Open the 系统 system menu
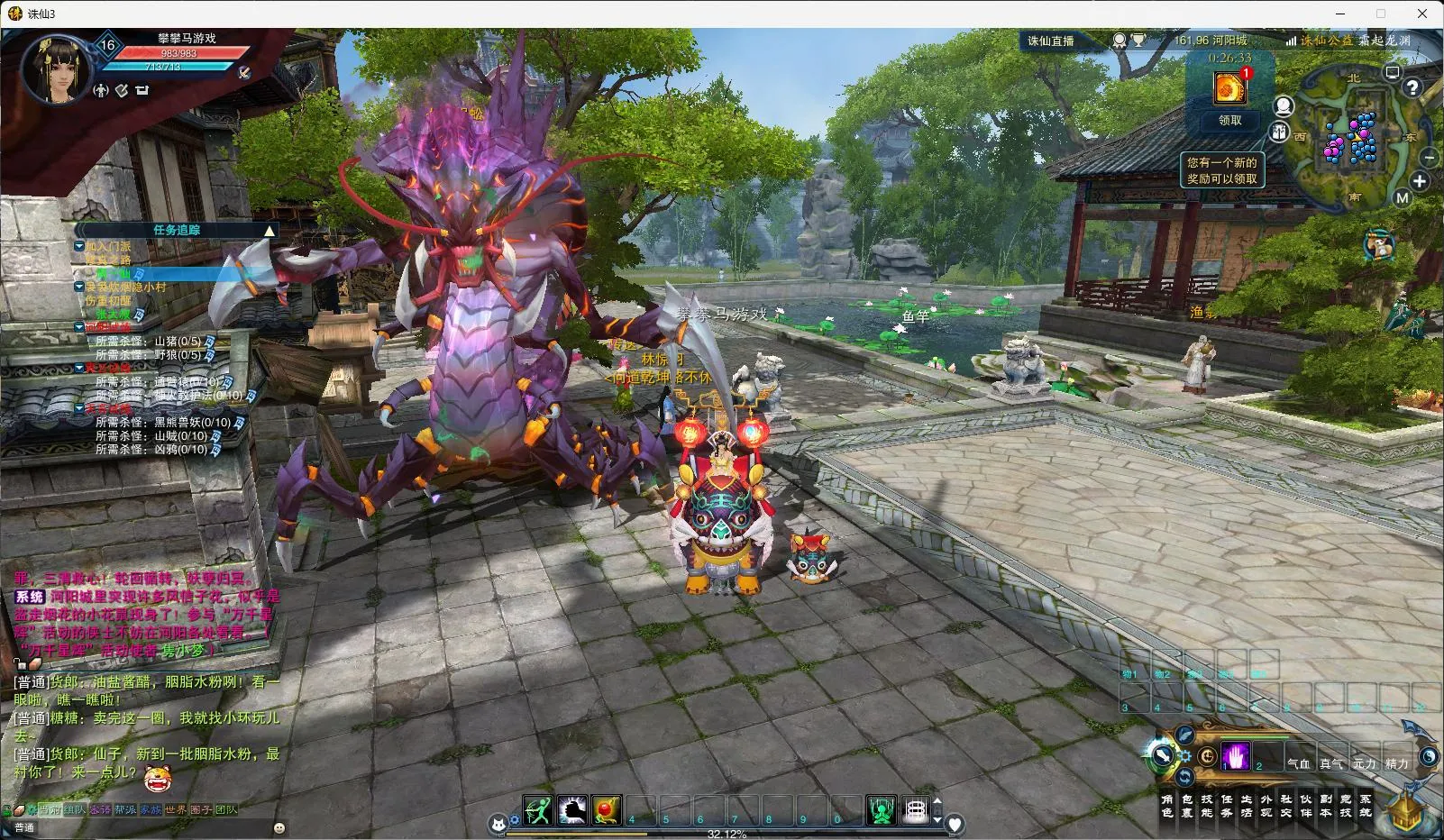This screenshot has width=1444, height=840. click(x=1366, y=805)
